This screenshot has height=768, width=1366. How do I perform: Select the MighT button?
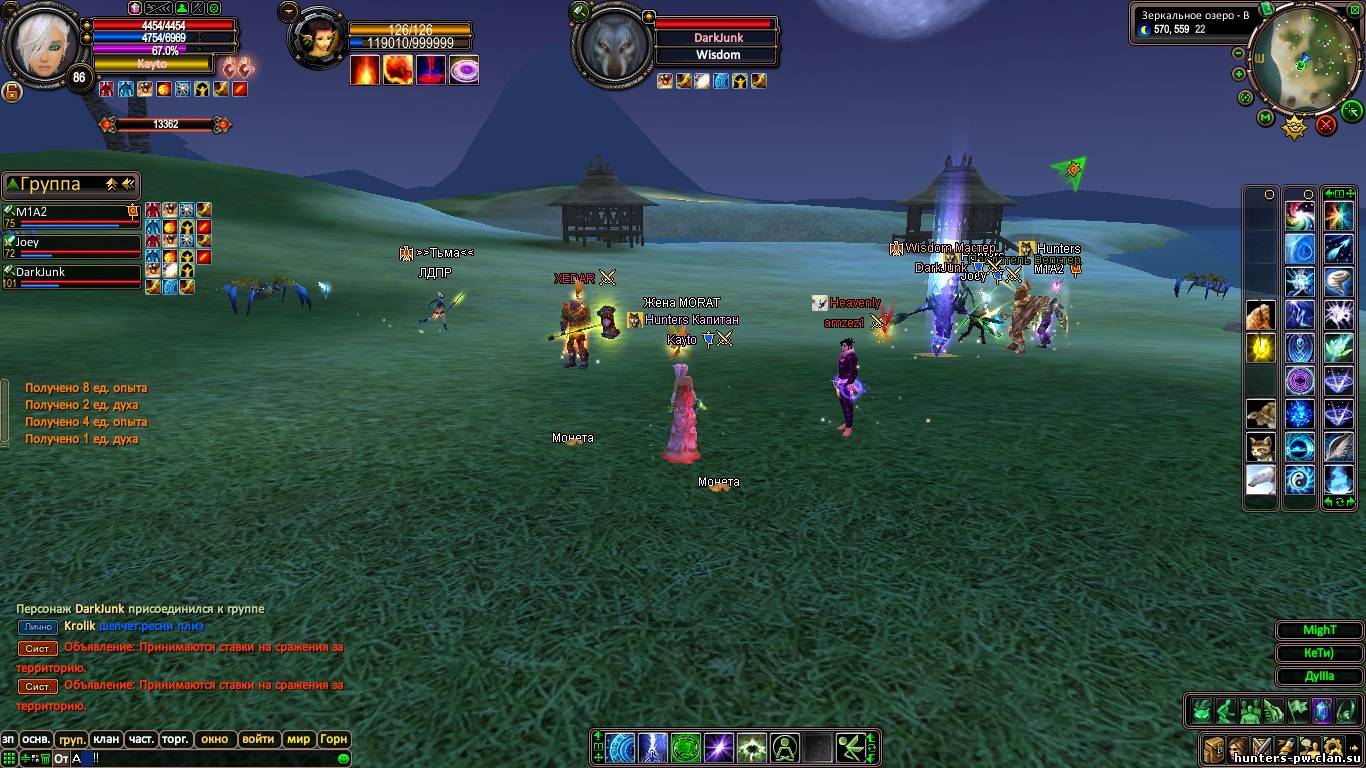[x=1319, y=630]
